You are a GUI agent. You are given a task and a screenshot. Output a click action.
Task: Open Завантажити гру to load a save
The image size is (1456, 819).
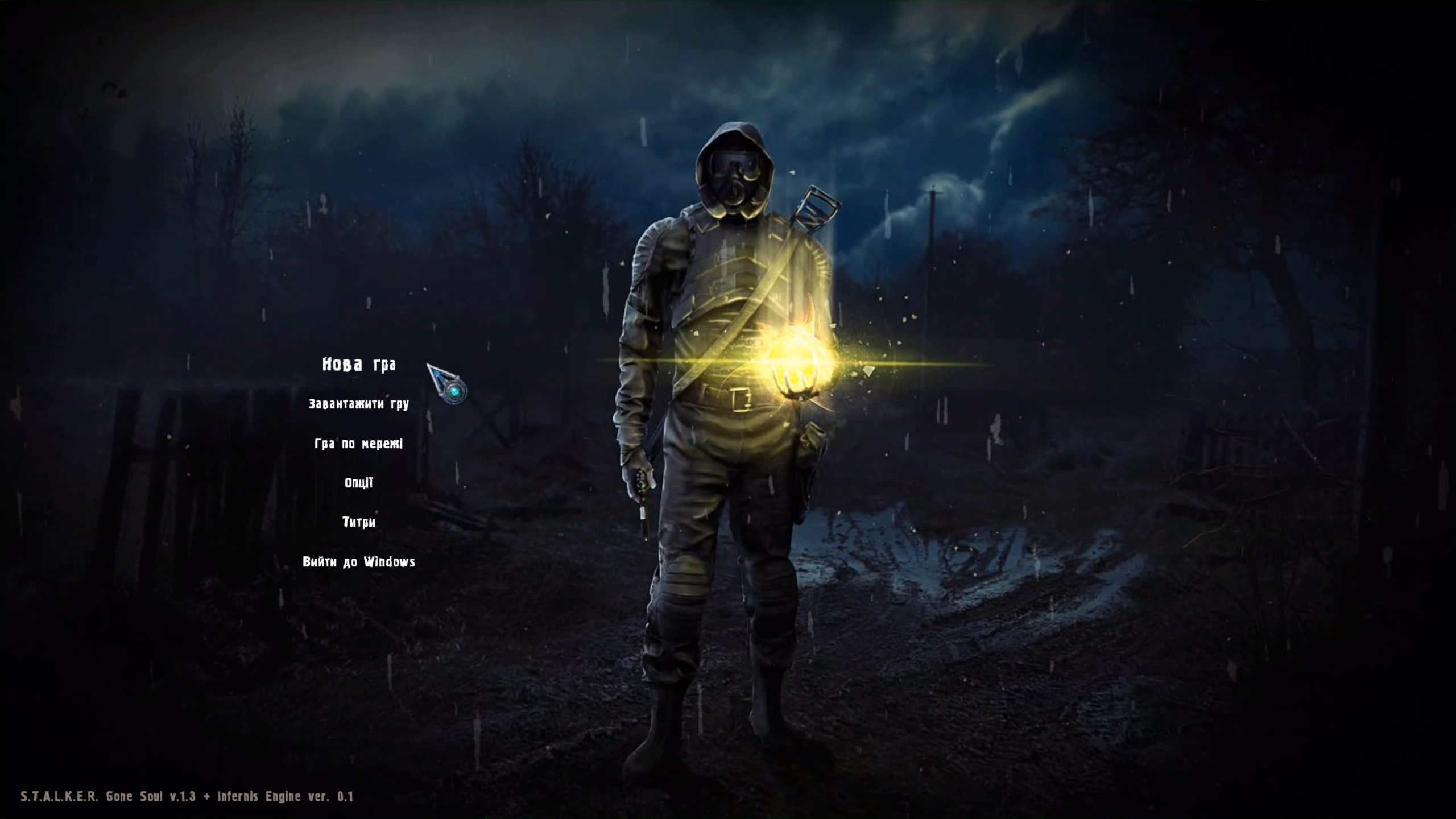tap(359, 404)
